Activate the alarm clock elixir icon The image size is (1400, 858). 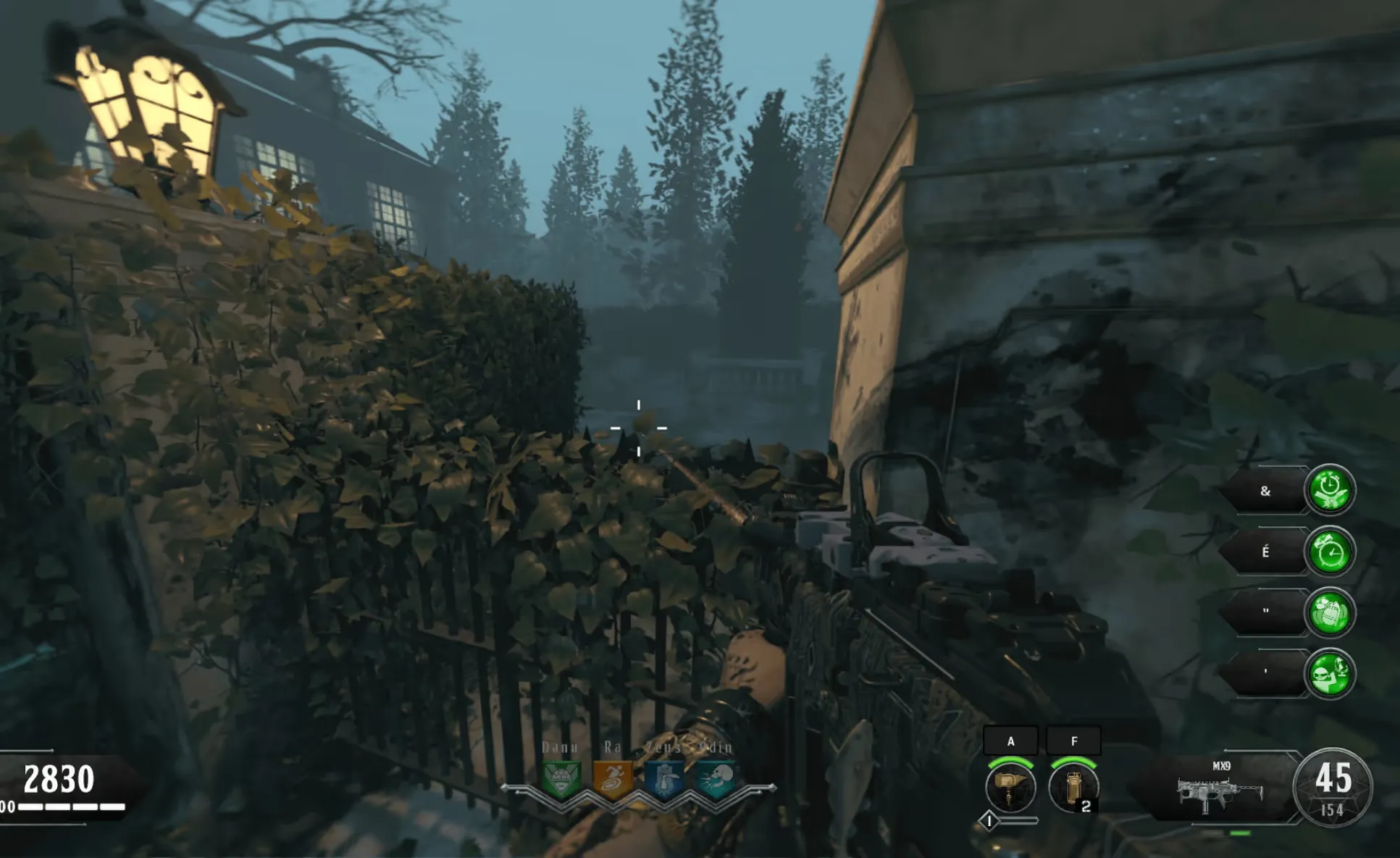(1330, 551)
